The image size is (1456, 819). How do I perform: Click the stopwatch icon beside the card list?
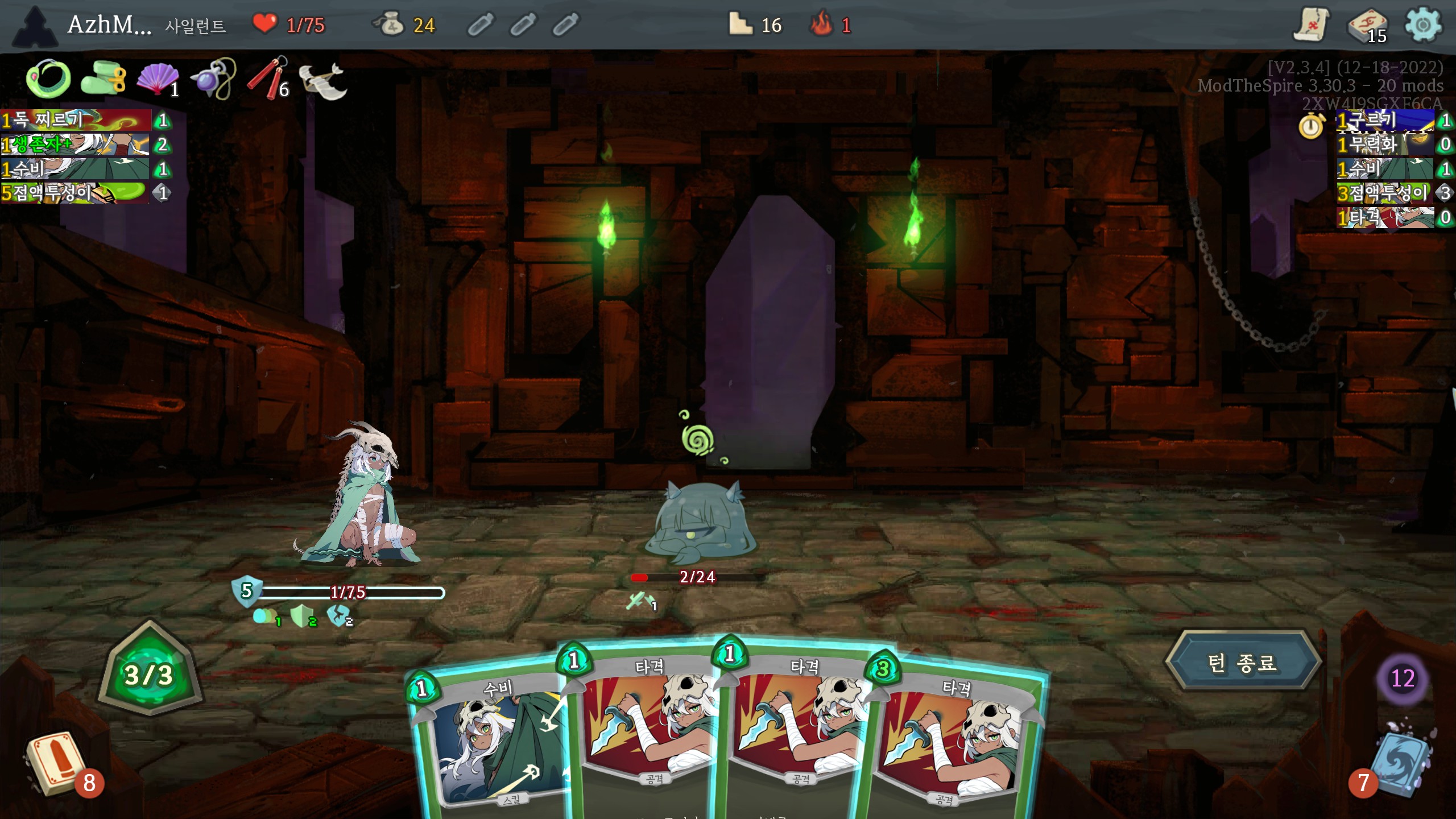coord(1311,126)
